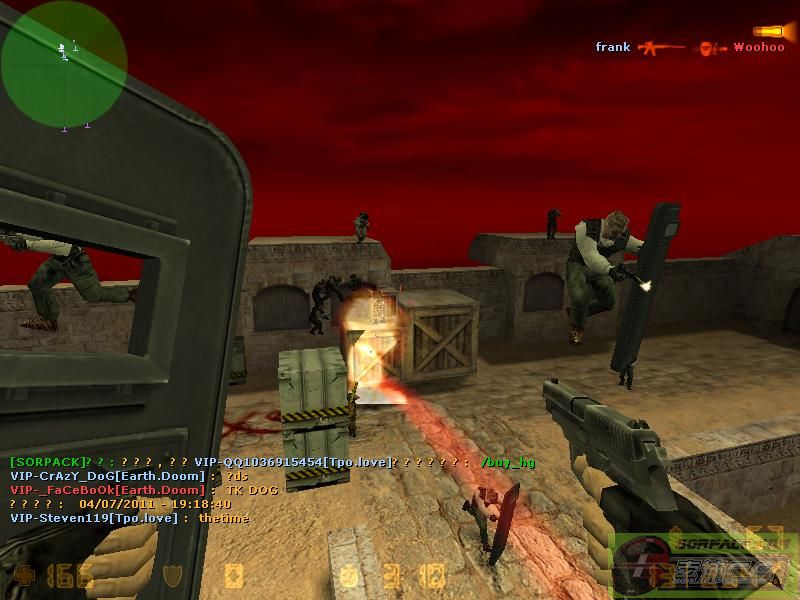Viewport: 800px width, 600px height.
Task: Click the green circular radar minimap
Action: tap(64, 64)
